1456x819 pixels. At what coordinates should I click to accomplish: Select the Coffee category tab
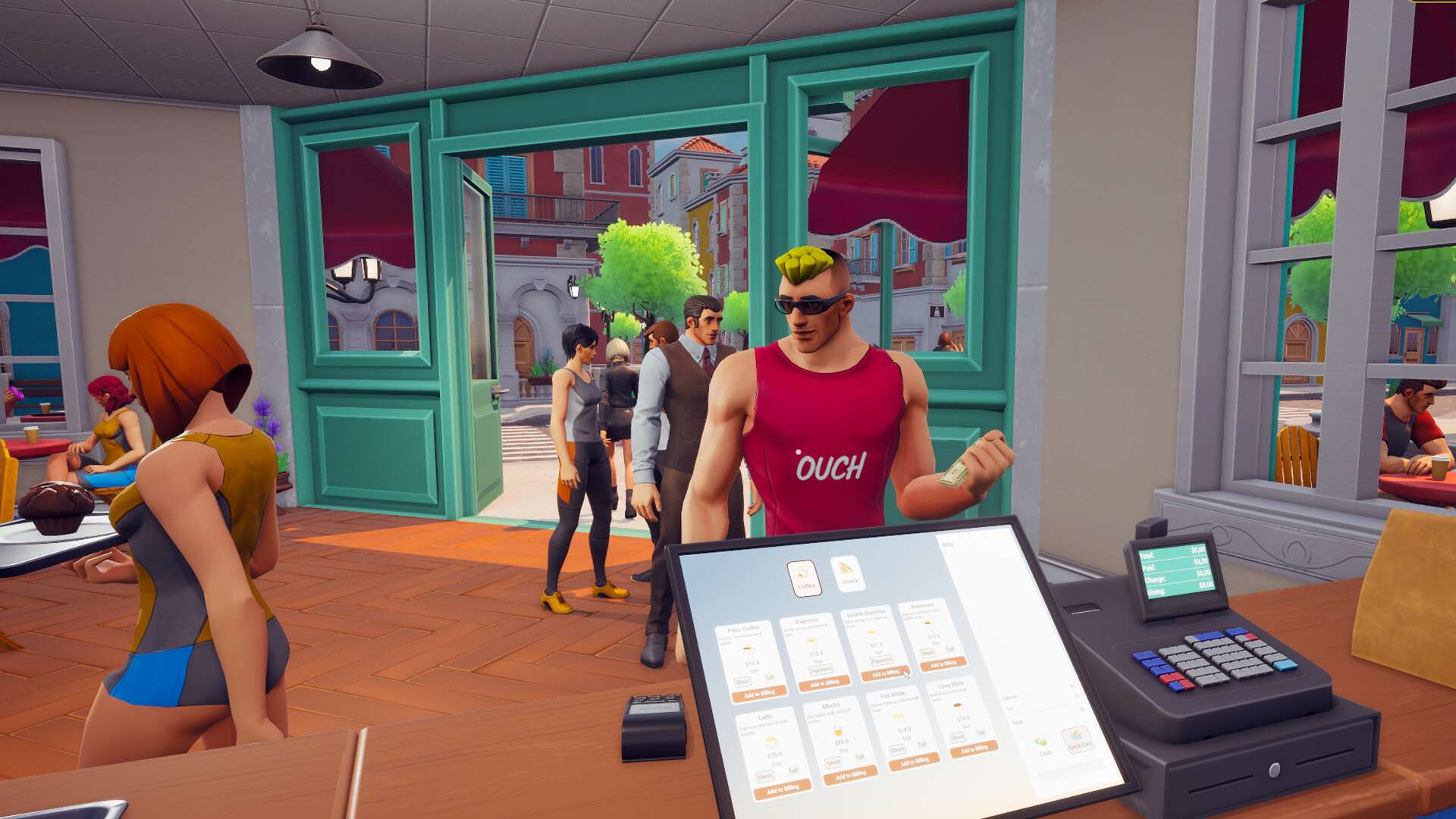coord(805,578)
